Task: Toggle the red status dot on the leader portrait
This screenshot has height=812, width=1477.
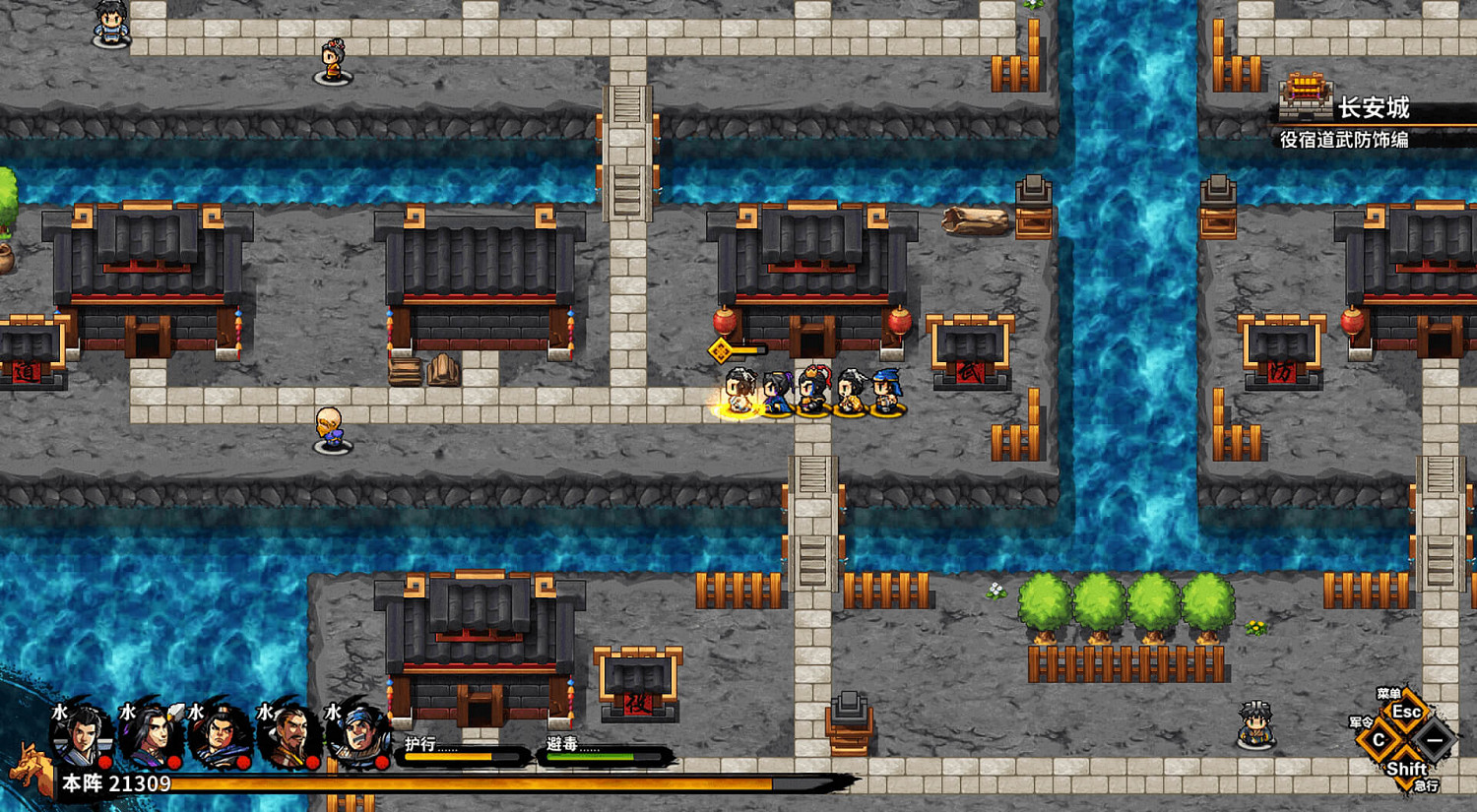Action: (104, 761)
